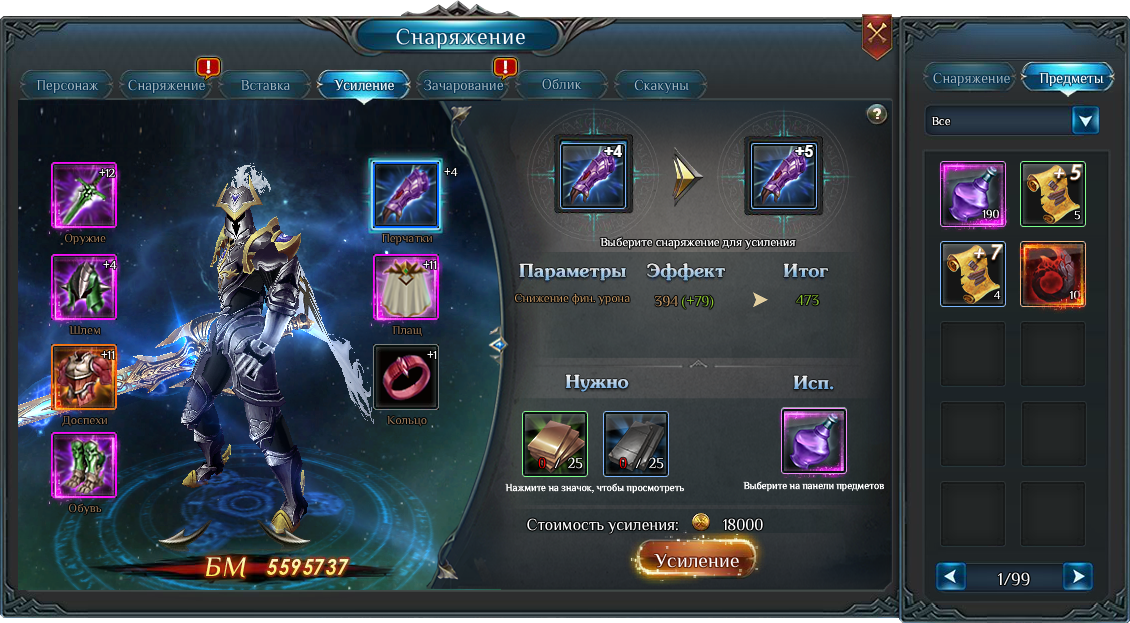
Task: Switch to the Предметы items tab
Action: (1071, 78)
